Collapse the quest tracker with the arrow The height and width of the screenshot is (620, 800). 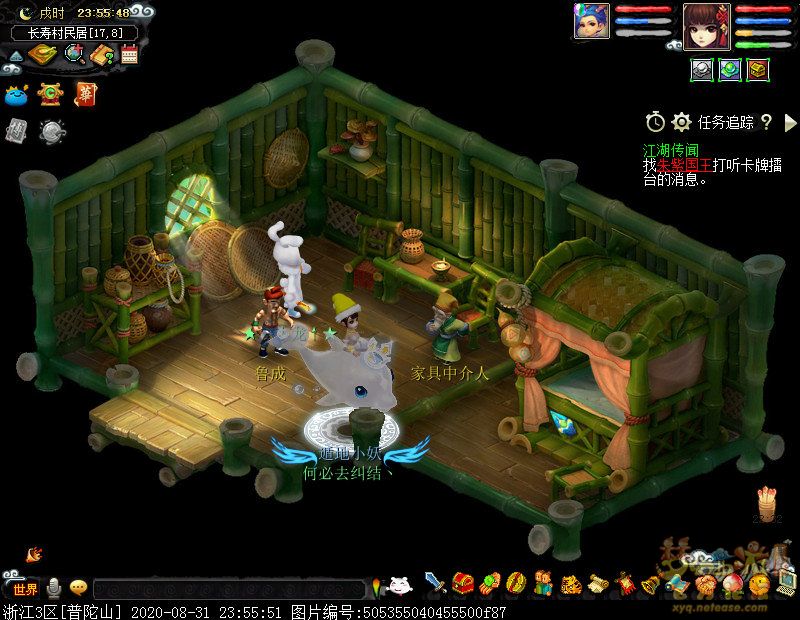point(790,122)
